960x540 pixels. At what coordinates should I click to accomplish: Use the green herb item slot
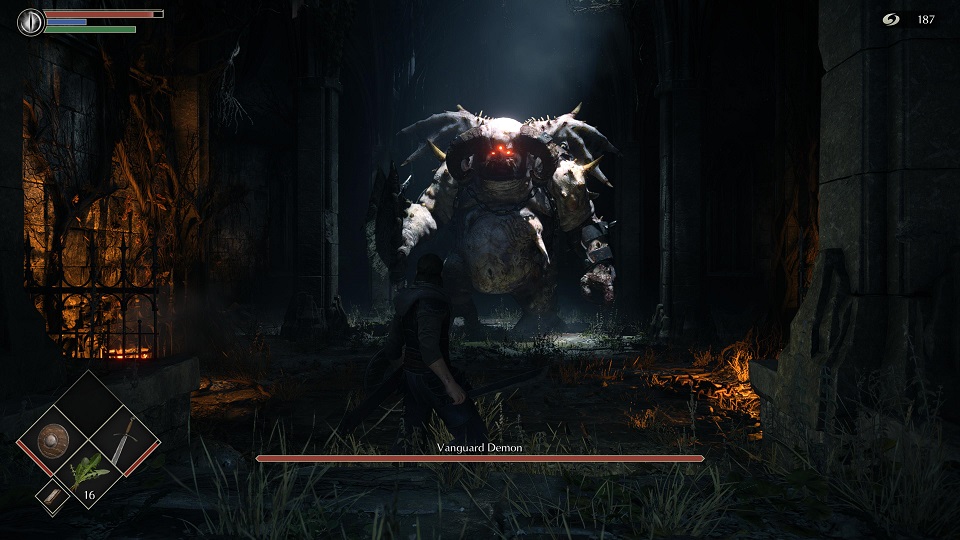pos(88,474)
